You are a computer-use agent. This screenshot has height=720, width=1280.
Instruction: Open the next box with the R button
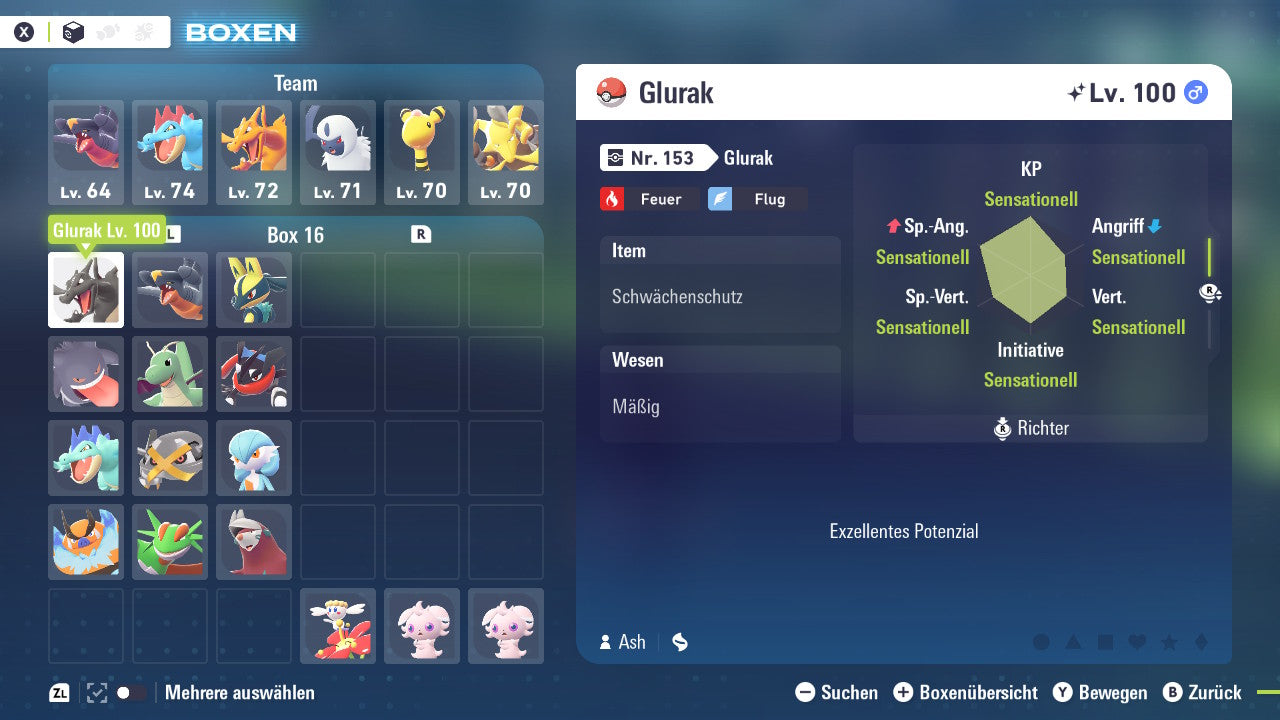coord(422,232)
